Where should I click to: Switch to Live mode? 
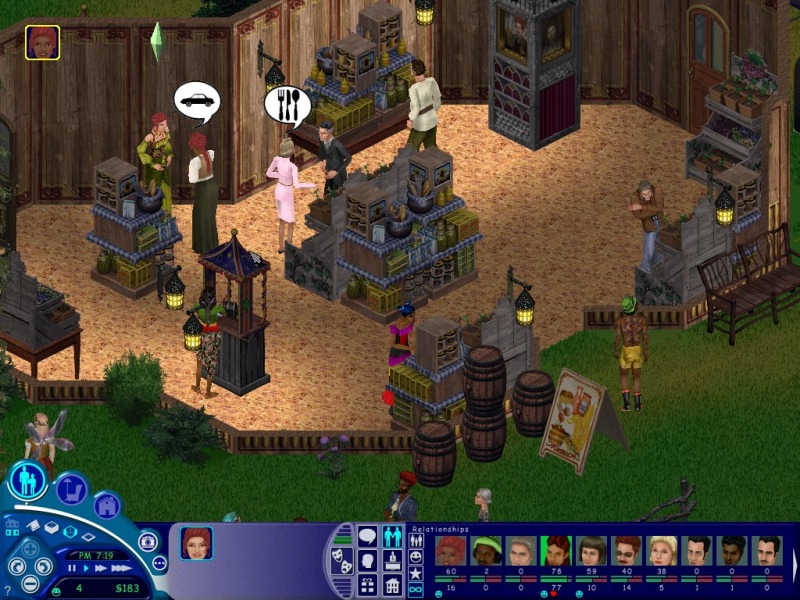27,481
